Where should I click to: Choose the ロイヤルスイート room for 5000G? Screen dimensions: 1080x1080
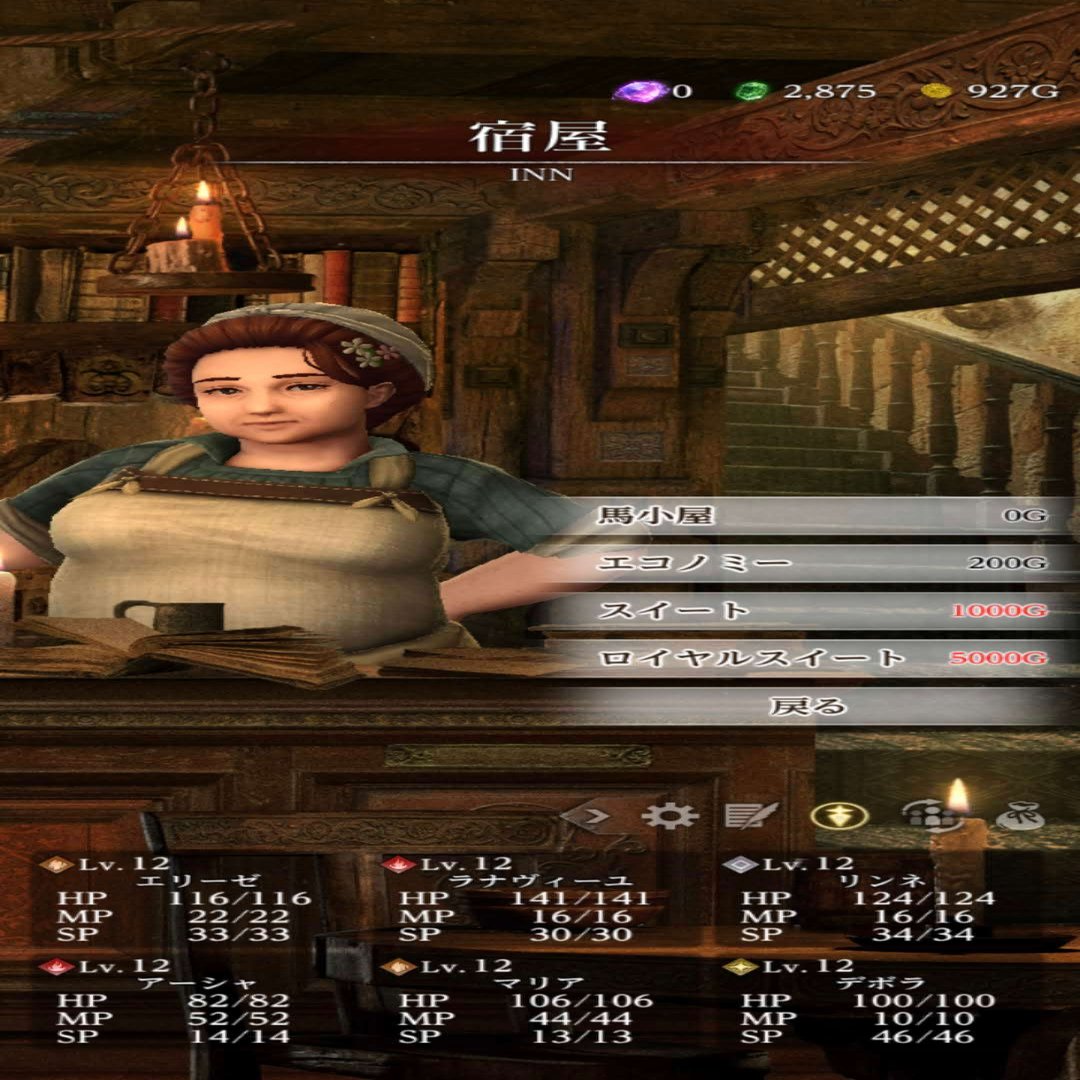(820, 657)
